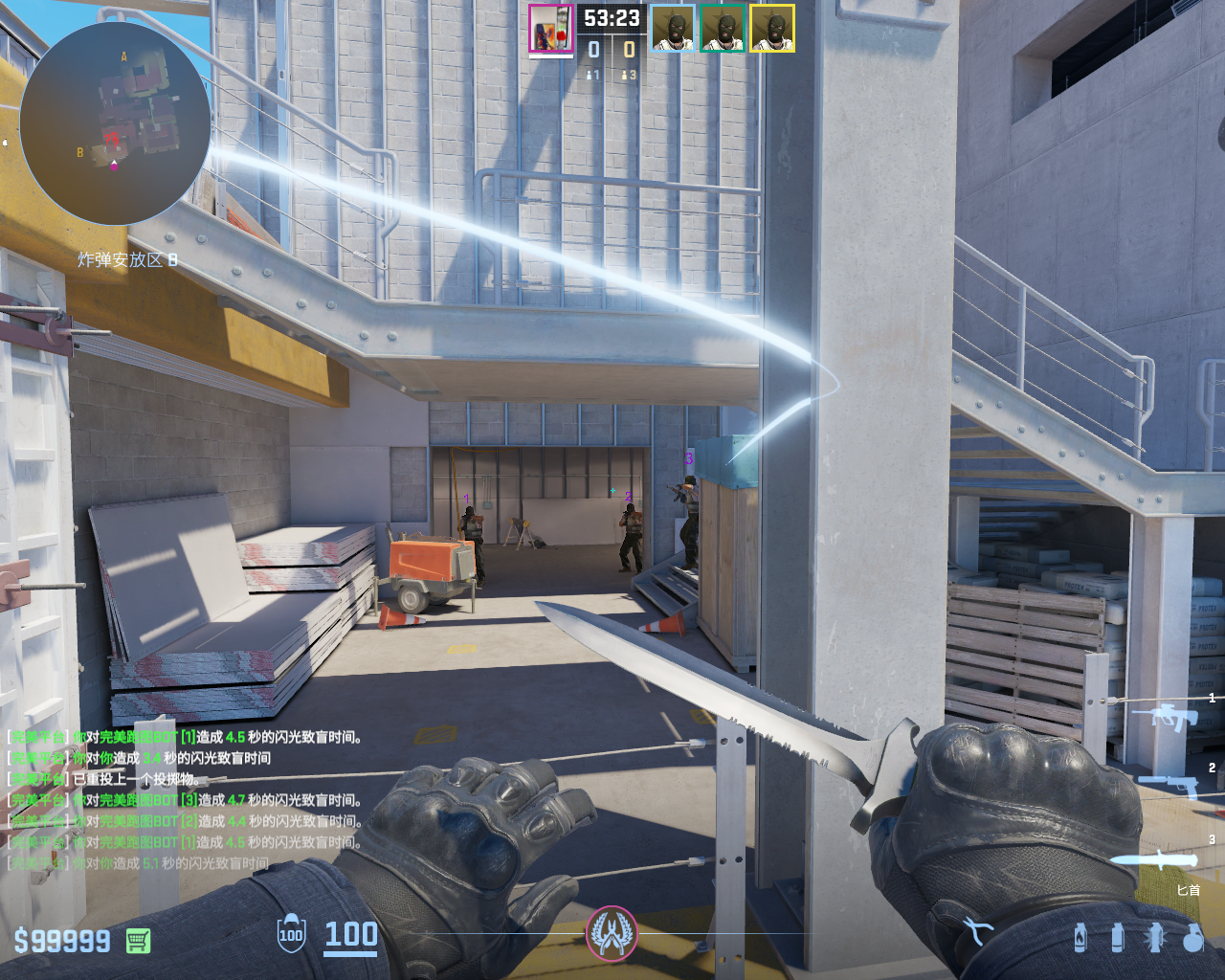Click the circular radar minimap
The width and height of the screenshot is (1225, 980).
coord(115,124)
